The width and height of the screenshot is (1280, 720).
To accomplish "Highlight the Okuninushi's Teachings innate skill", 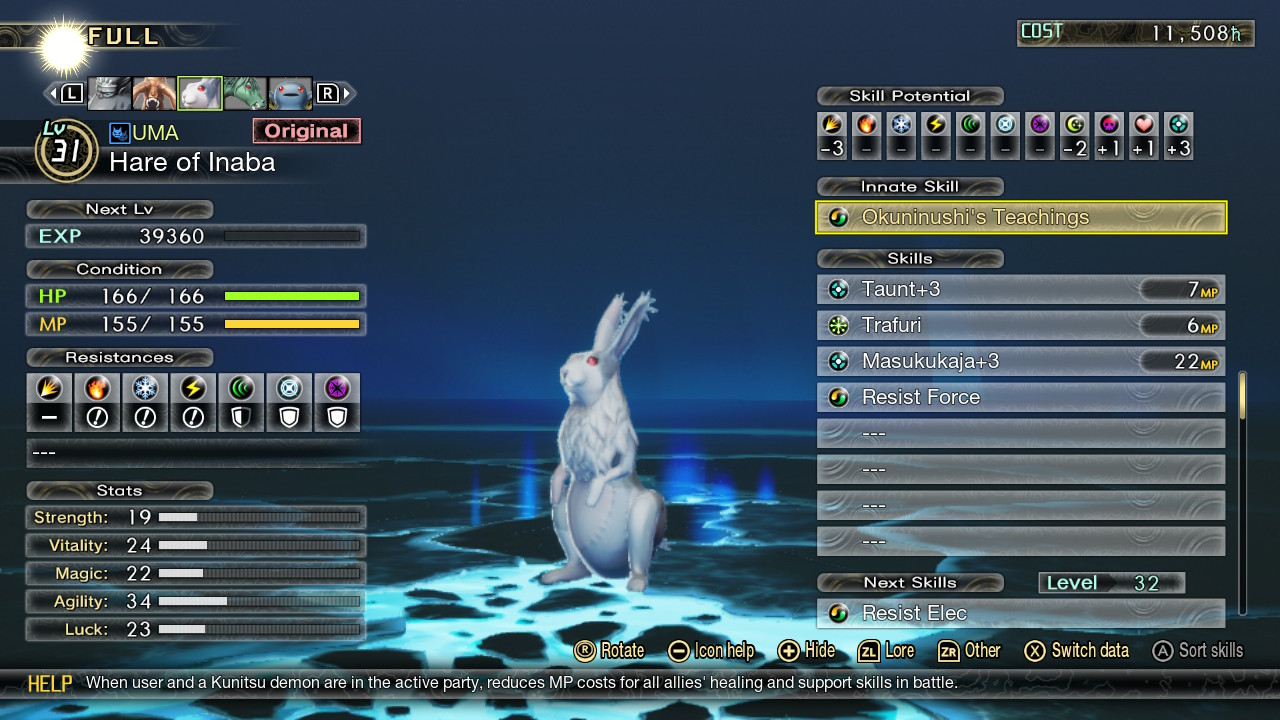I will pyautogui.click(x=1021, y=217).
